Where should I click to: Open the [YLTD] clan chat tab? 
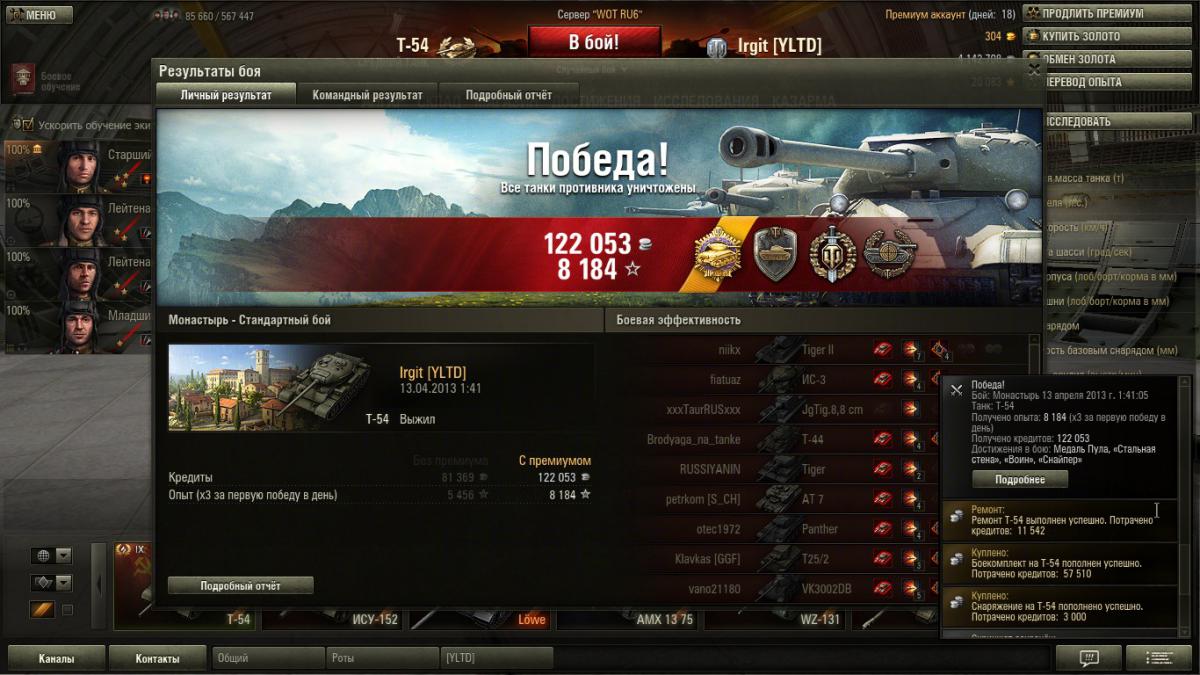(497, 658)
